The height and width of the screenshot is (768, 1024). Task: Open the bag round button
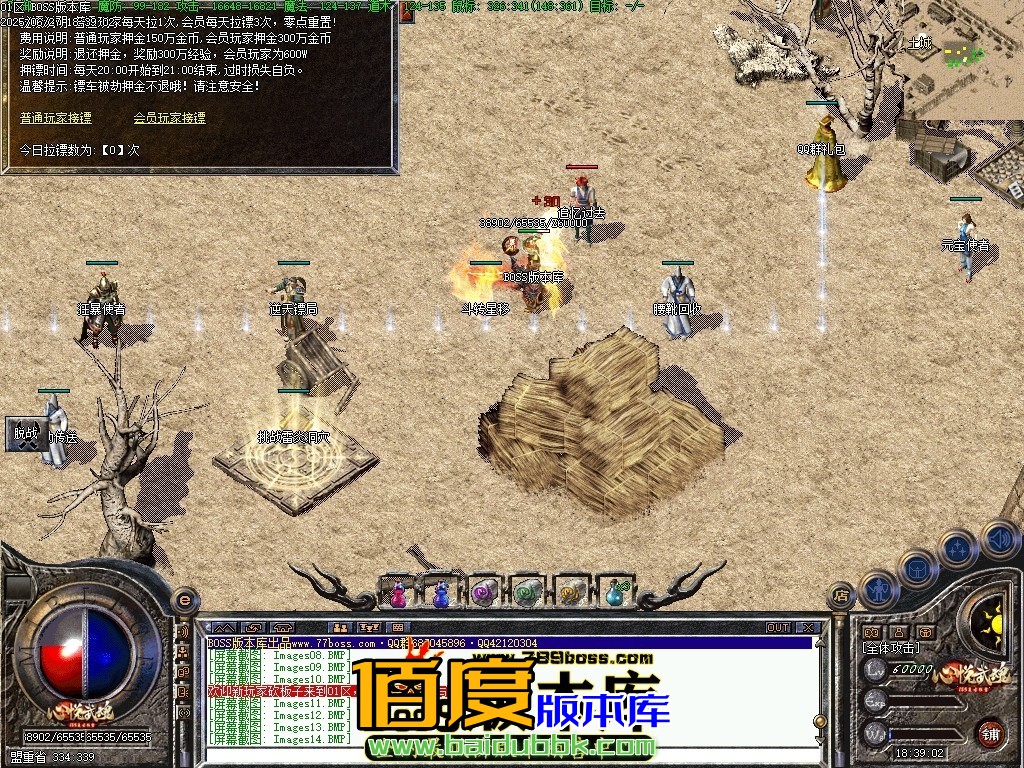917,567
